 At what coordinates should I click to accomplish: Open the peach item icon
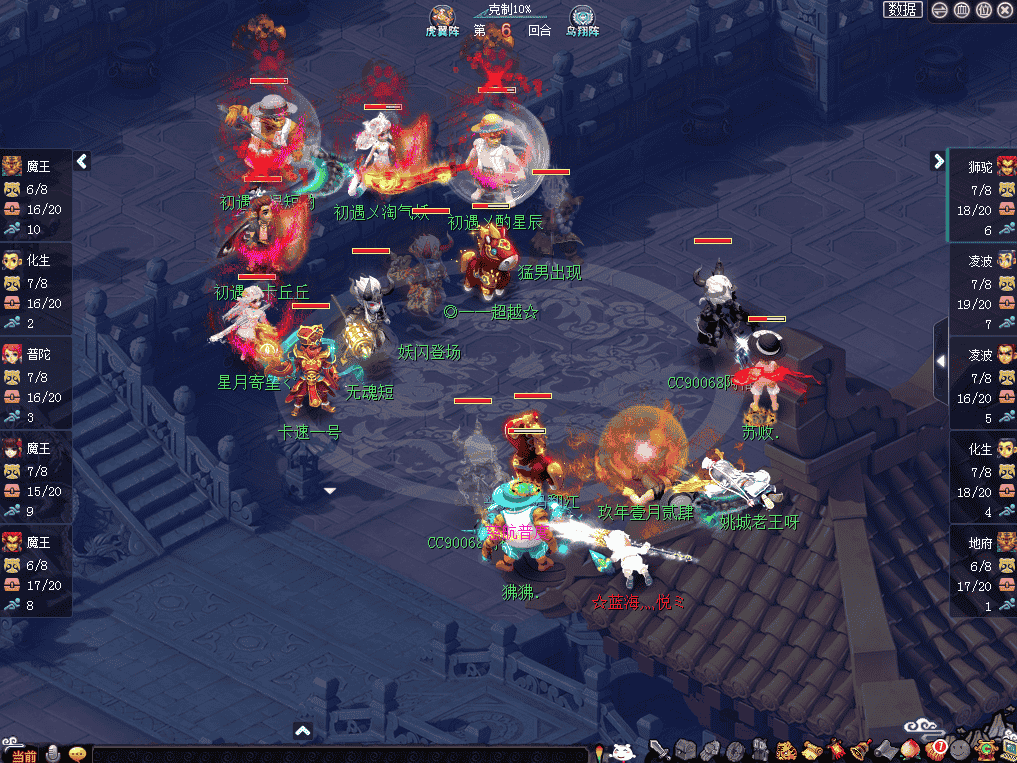(910, 750)
